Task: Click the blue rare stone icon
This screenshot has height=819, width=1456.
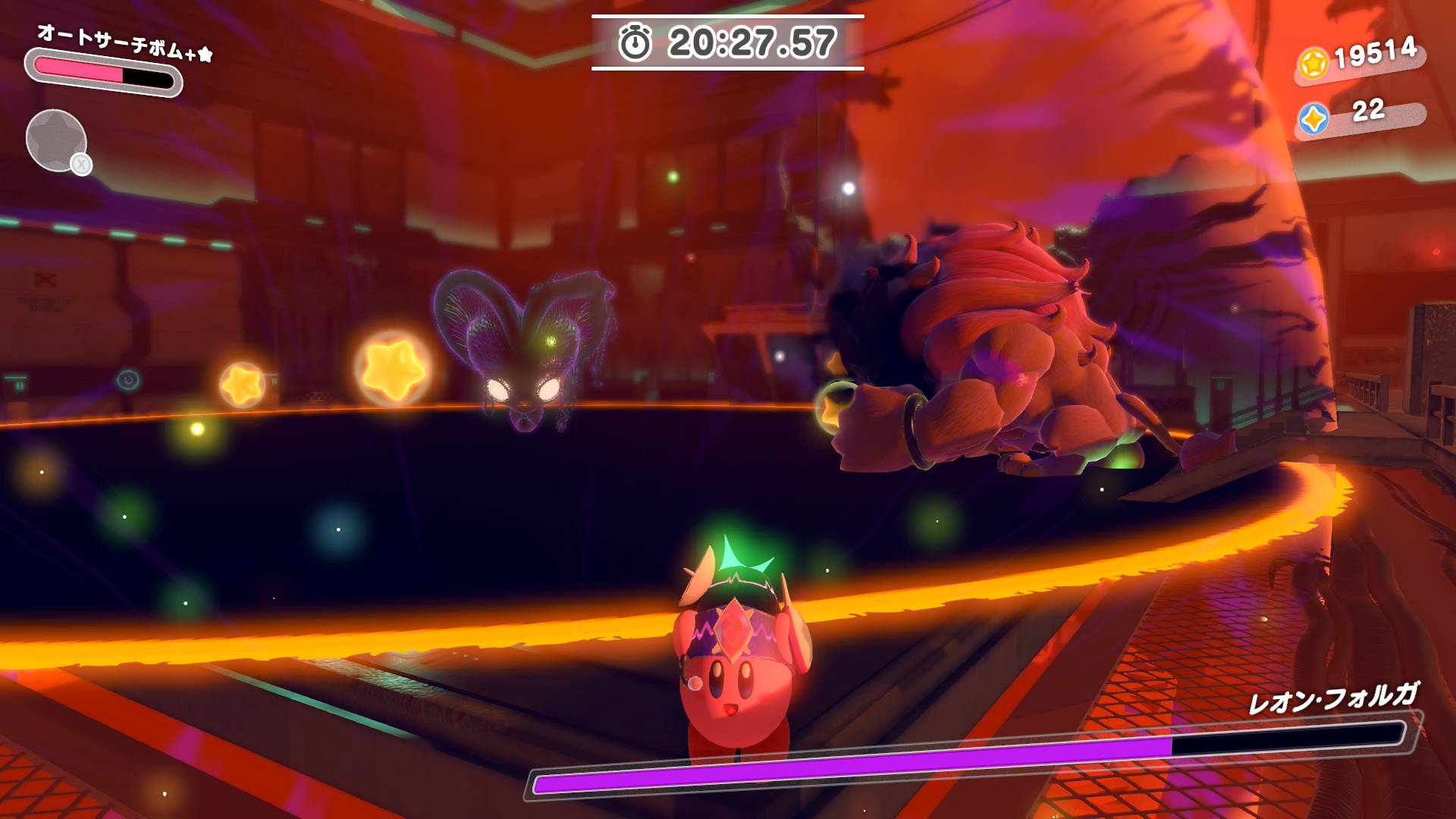Action: click(x=1313, y=119)
